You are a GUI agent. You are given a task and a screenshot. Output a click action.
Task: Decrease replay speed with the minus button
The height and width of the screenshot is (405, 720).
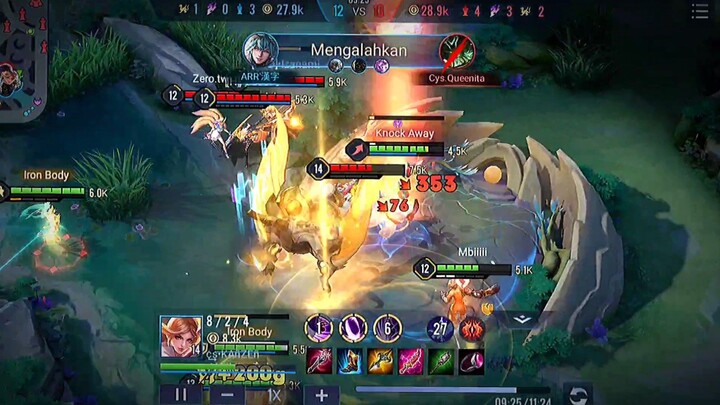click(227, 395)
